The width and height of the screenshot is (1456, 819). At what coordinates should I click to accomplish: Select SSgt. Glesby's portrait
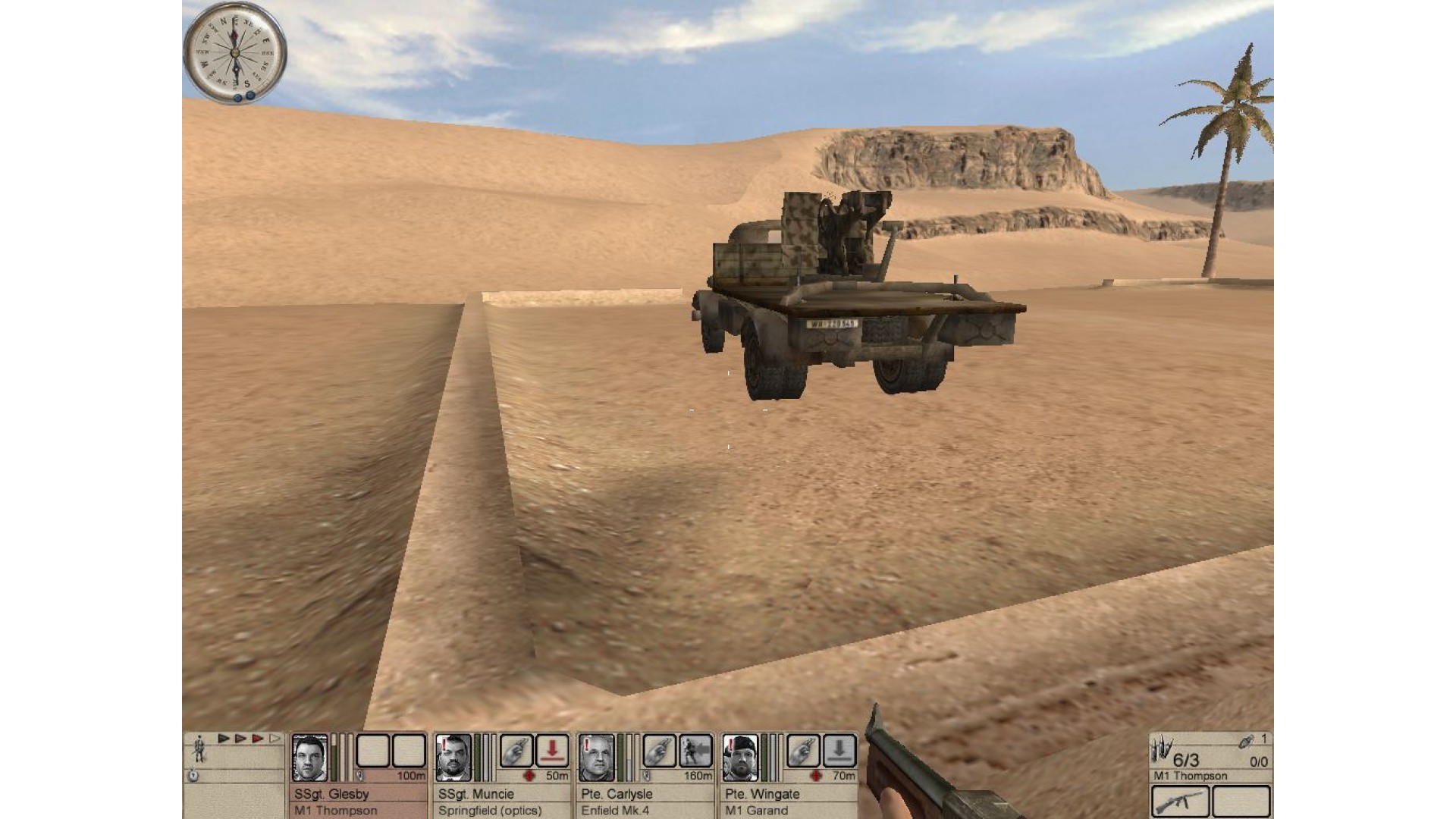tap(309, 757)
